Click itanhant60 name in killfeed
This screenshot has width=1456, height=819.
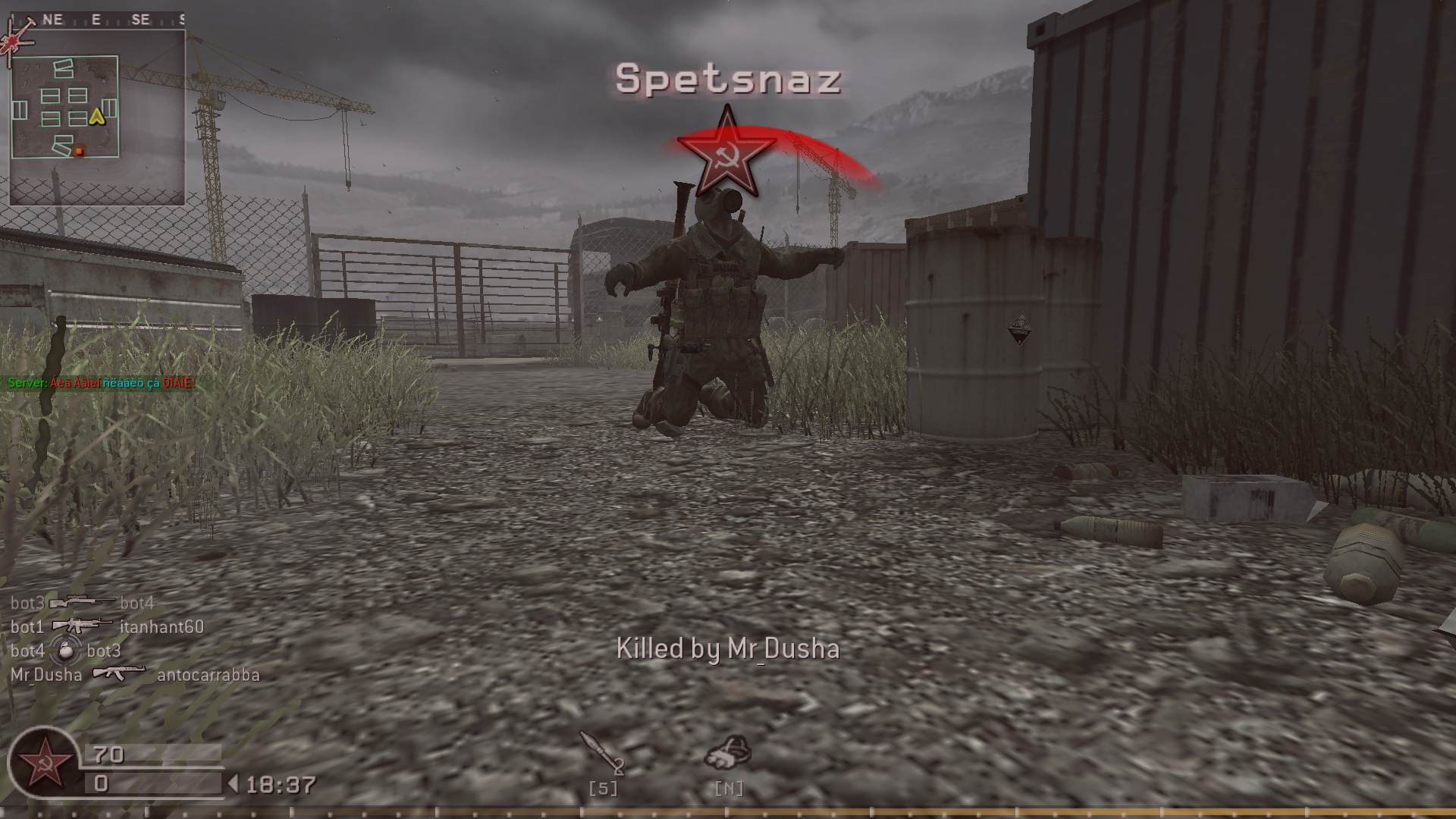(162, 627)
